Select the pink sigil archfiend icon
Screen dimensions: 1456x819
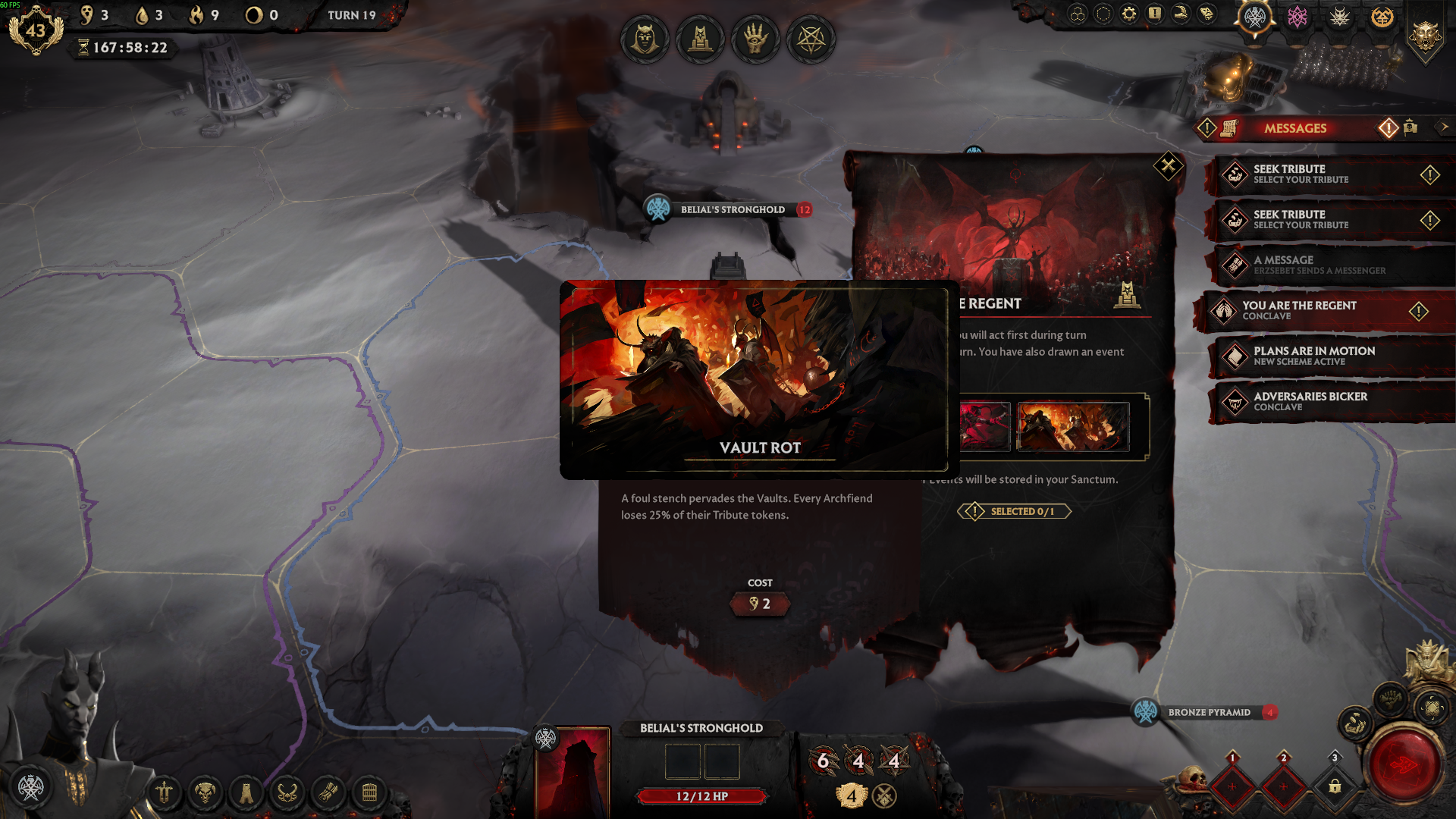(x=1298, y=17)
